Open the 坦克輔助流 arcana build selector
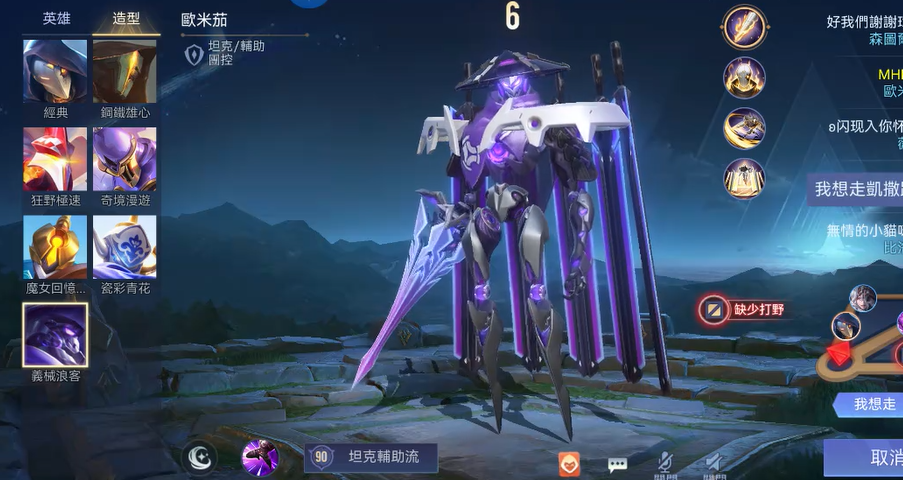Image resolution: width=903 pixels, height=480 pixels. tap(371, 458)
